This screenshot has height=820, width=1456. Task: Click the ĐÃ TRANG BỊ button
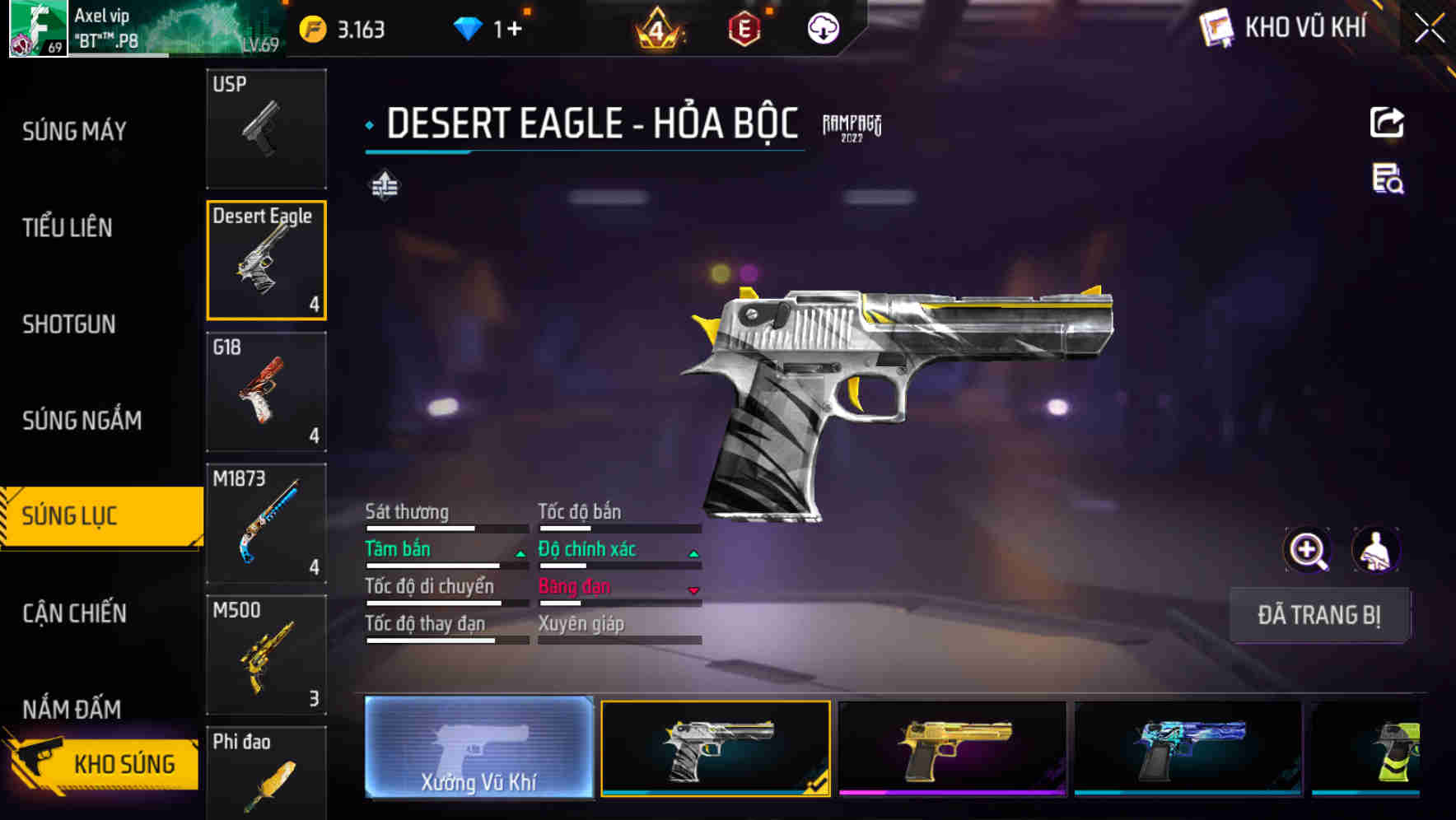click(x=1318, y=615)
